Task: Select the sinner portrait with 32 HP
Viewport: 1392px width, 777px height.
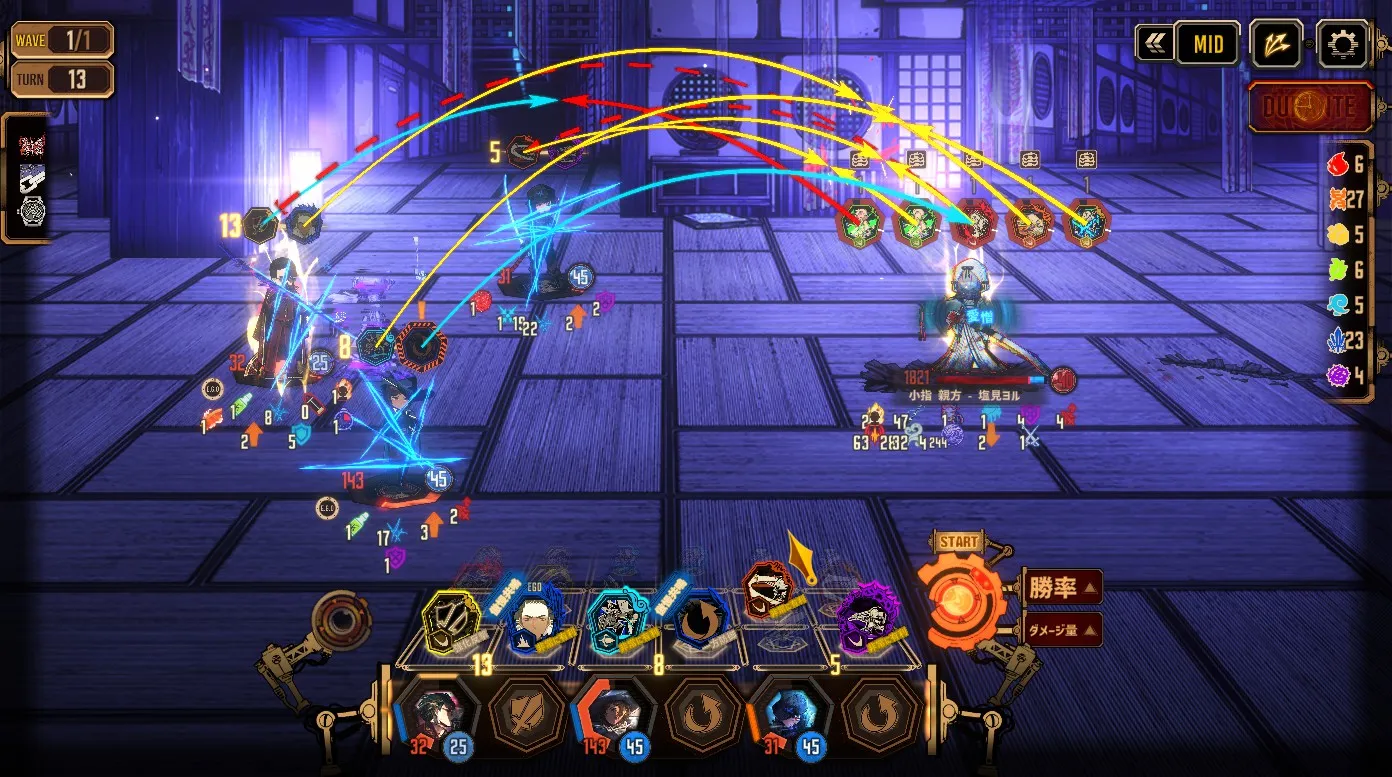Action: point(438,714)
